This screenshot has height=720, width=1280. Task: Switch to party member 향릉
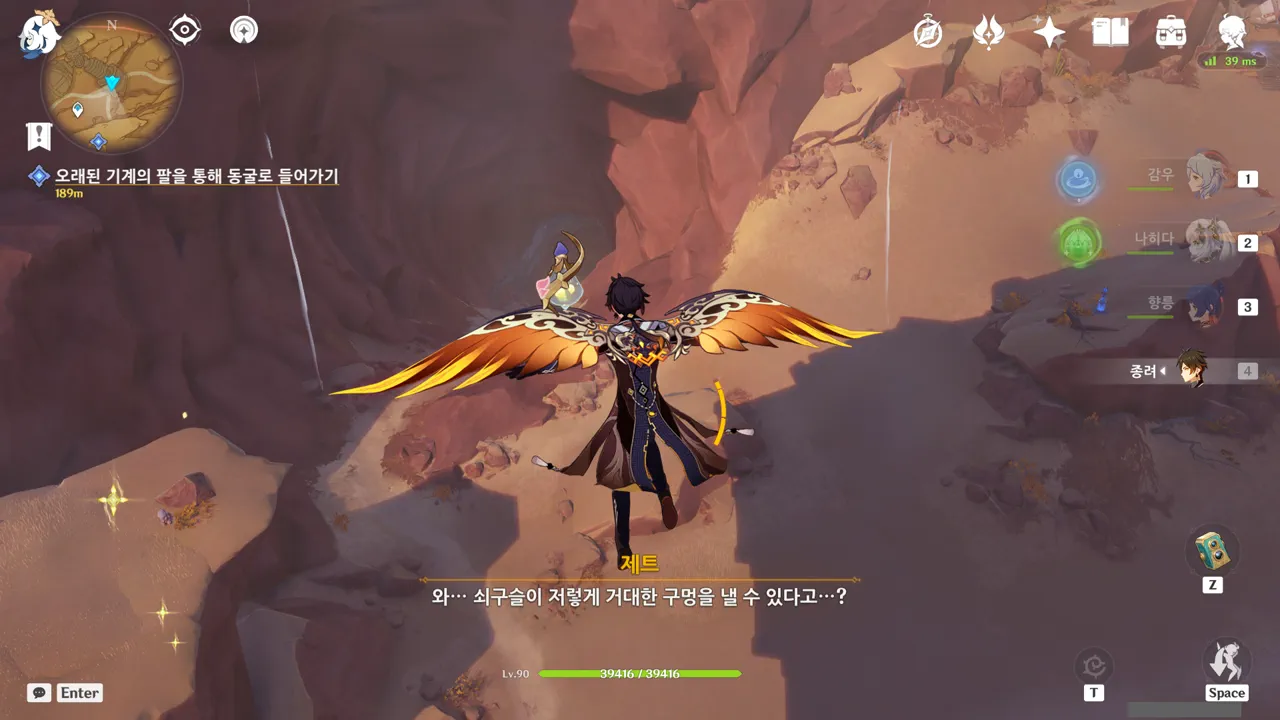pyautogui.click(x=1204, y=306)
